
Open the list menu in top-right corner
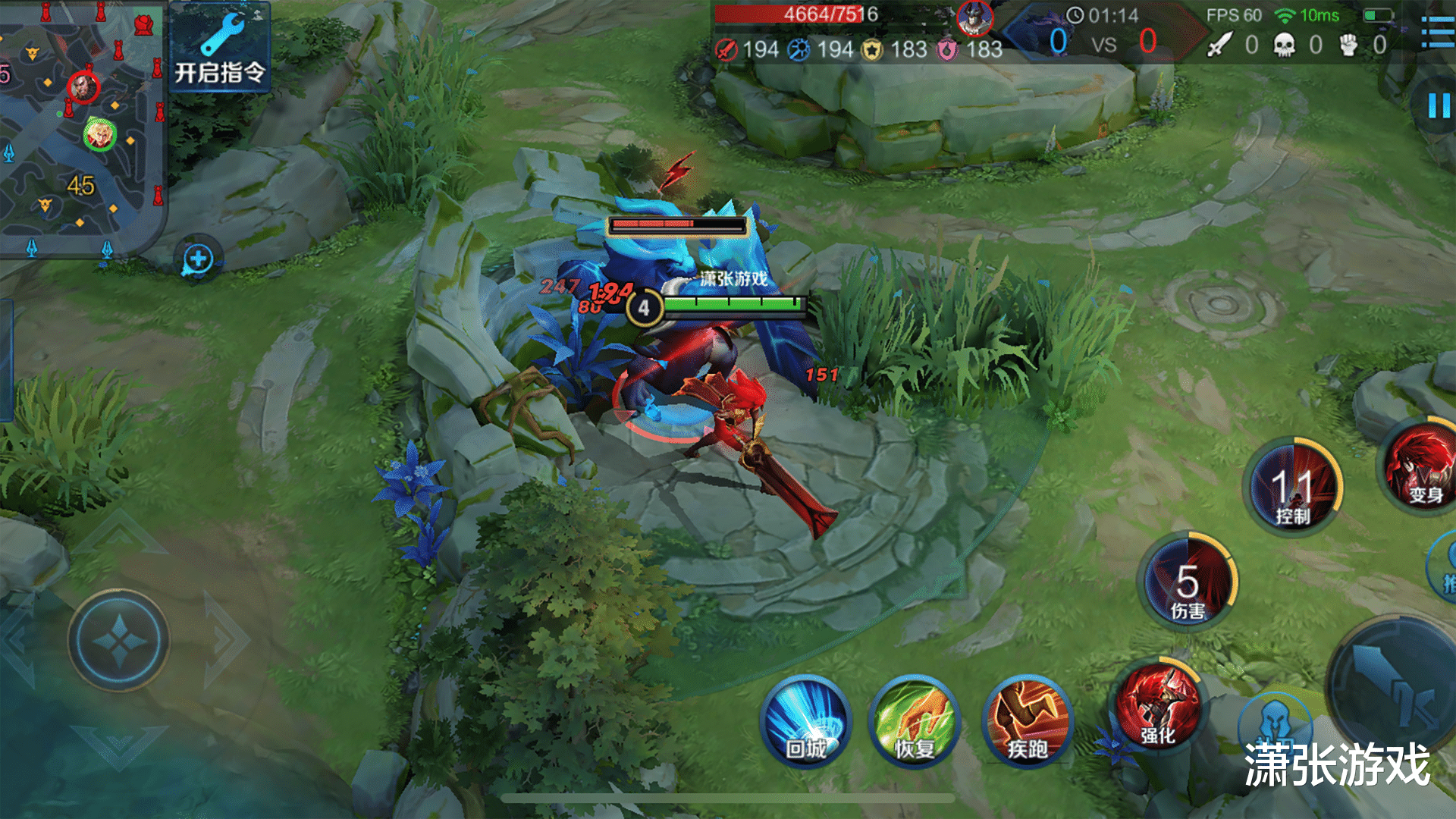point(1438,32)
